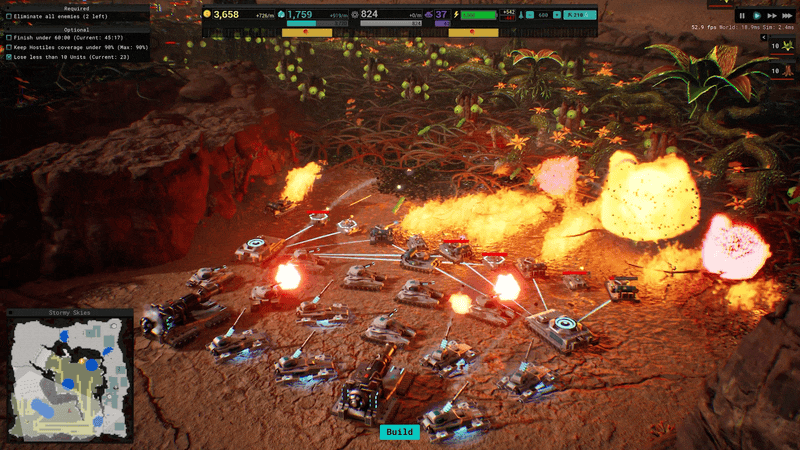Select the Eliminate all enemies objective

pyautogui.click(x=60, y=17)
